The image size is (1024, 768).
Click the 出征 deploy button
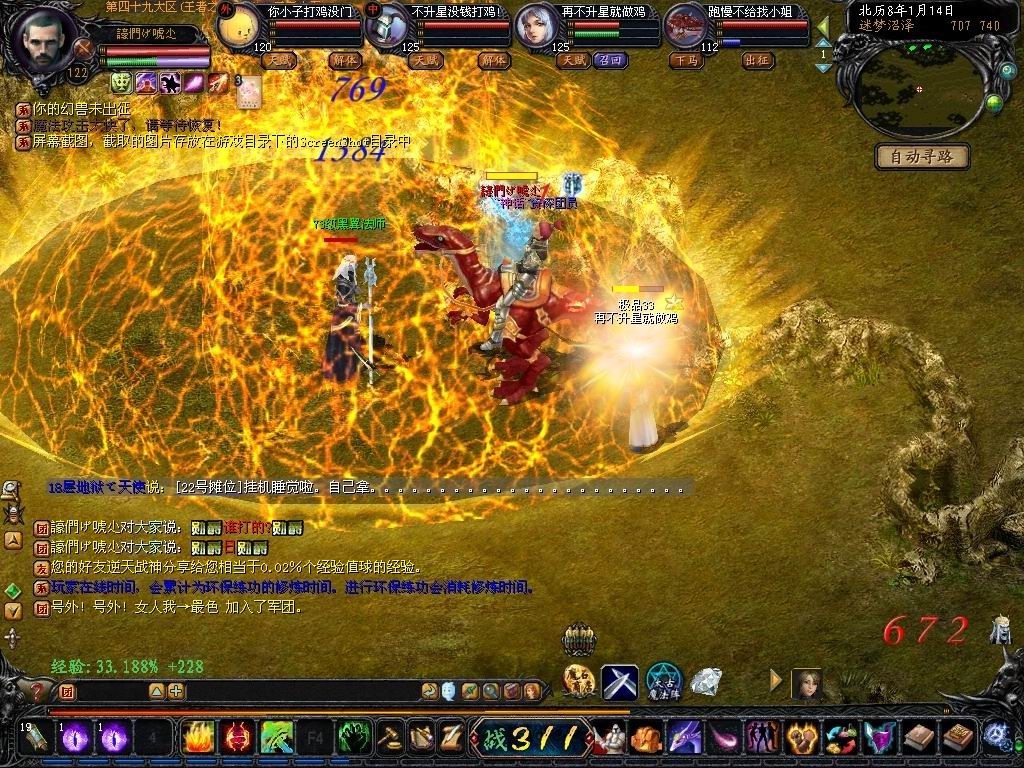(758, 60)
